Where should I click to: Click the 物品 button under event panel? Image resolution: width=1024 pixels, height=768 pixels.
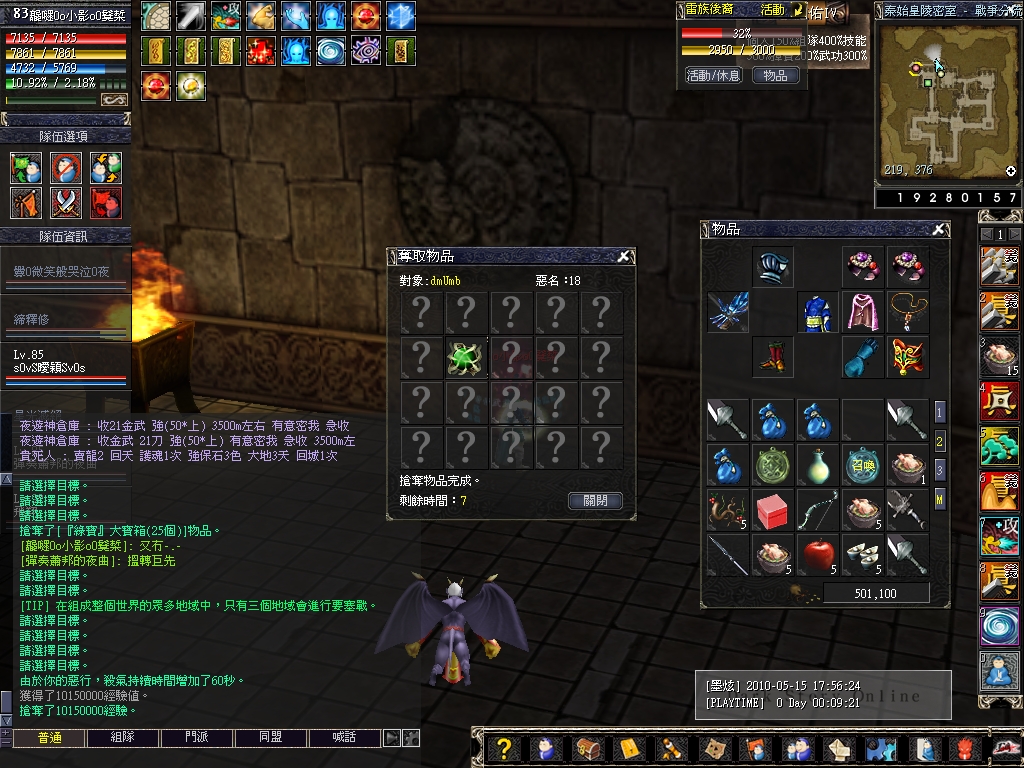[x=776, y=75]
